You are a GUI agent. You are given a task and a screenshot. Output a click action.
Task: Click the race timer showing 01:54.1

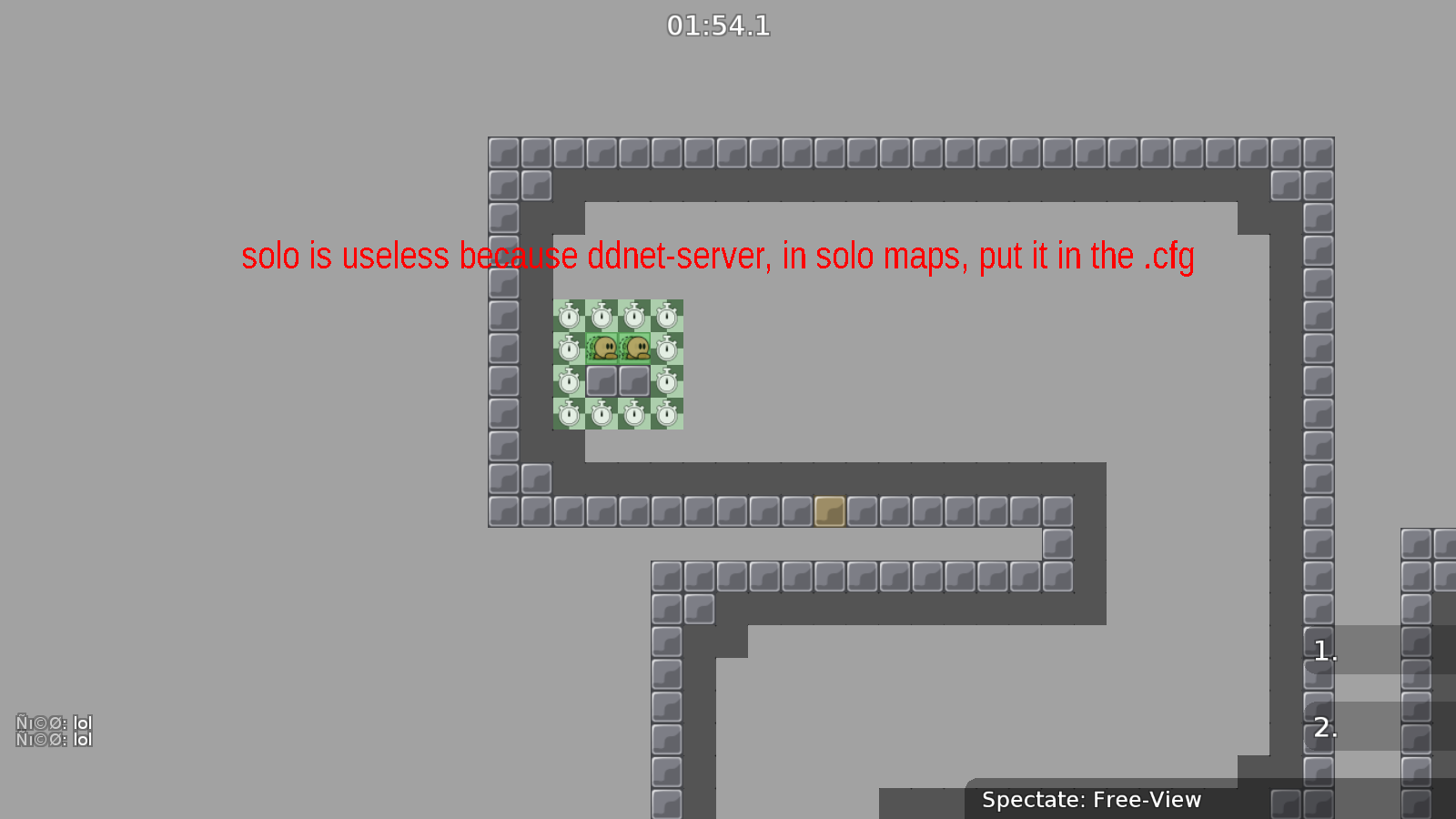click(x=718, y=25)
